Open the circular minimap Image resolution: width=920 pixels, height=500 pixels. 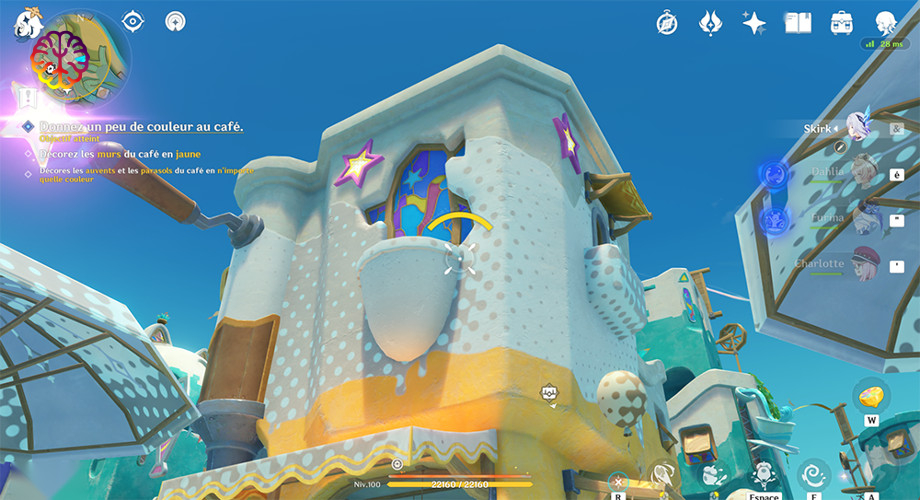click(x=81, y=58)
